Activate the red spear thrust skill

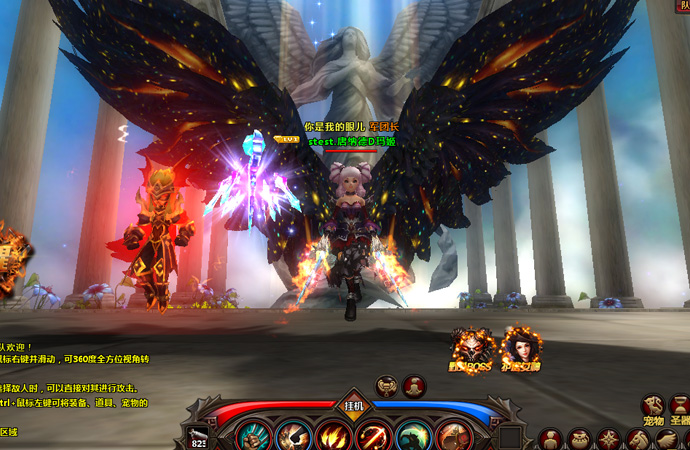coord(374,437)
